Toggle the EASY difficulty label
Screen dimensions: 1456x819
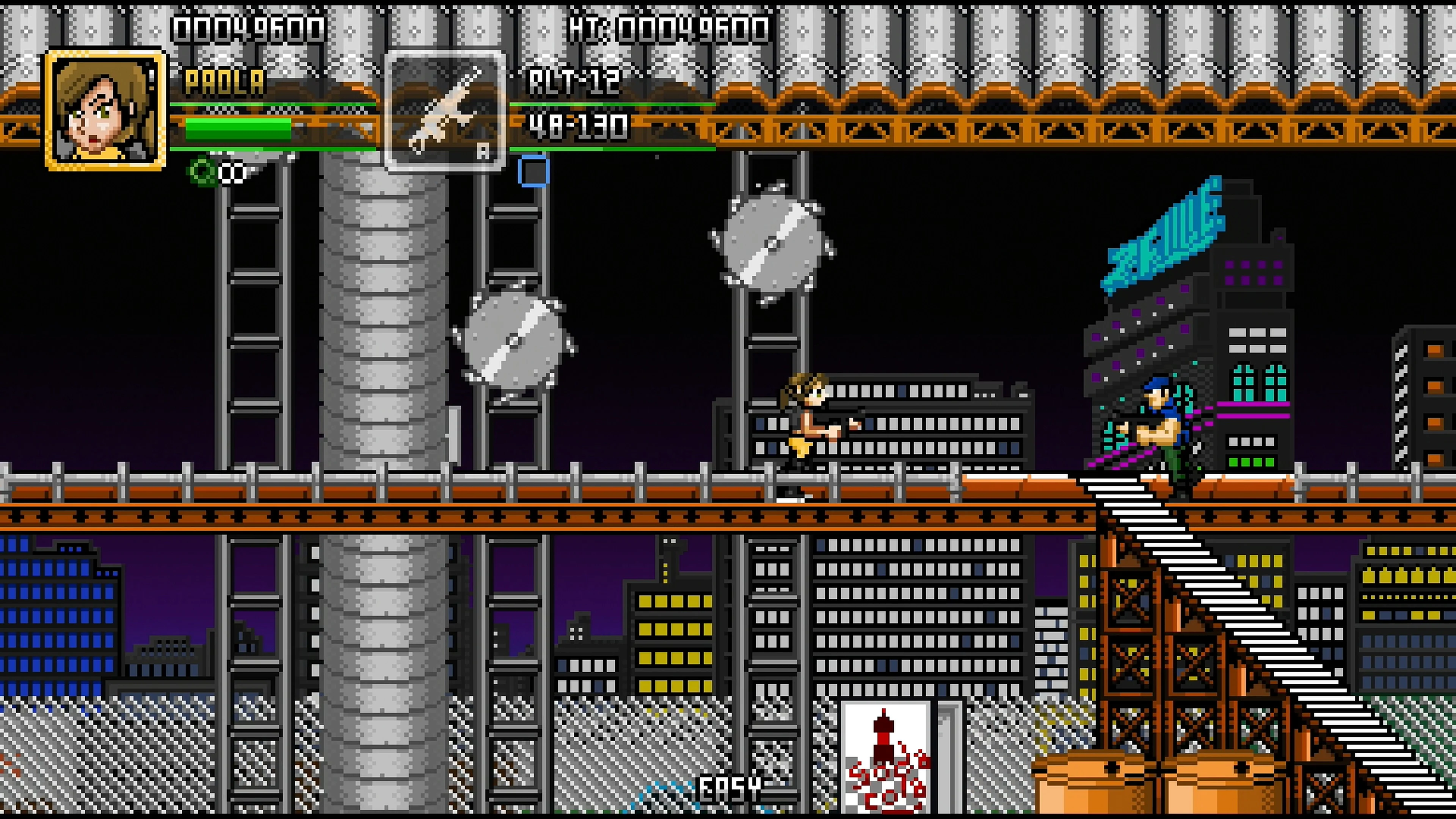coord(729,787)
